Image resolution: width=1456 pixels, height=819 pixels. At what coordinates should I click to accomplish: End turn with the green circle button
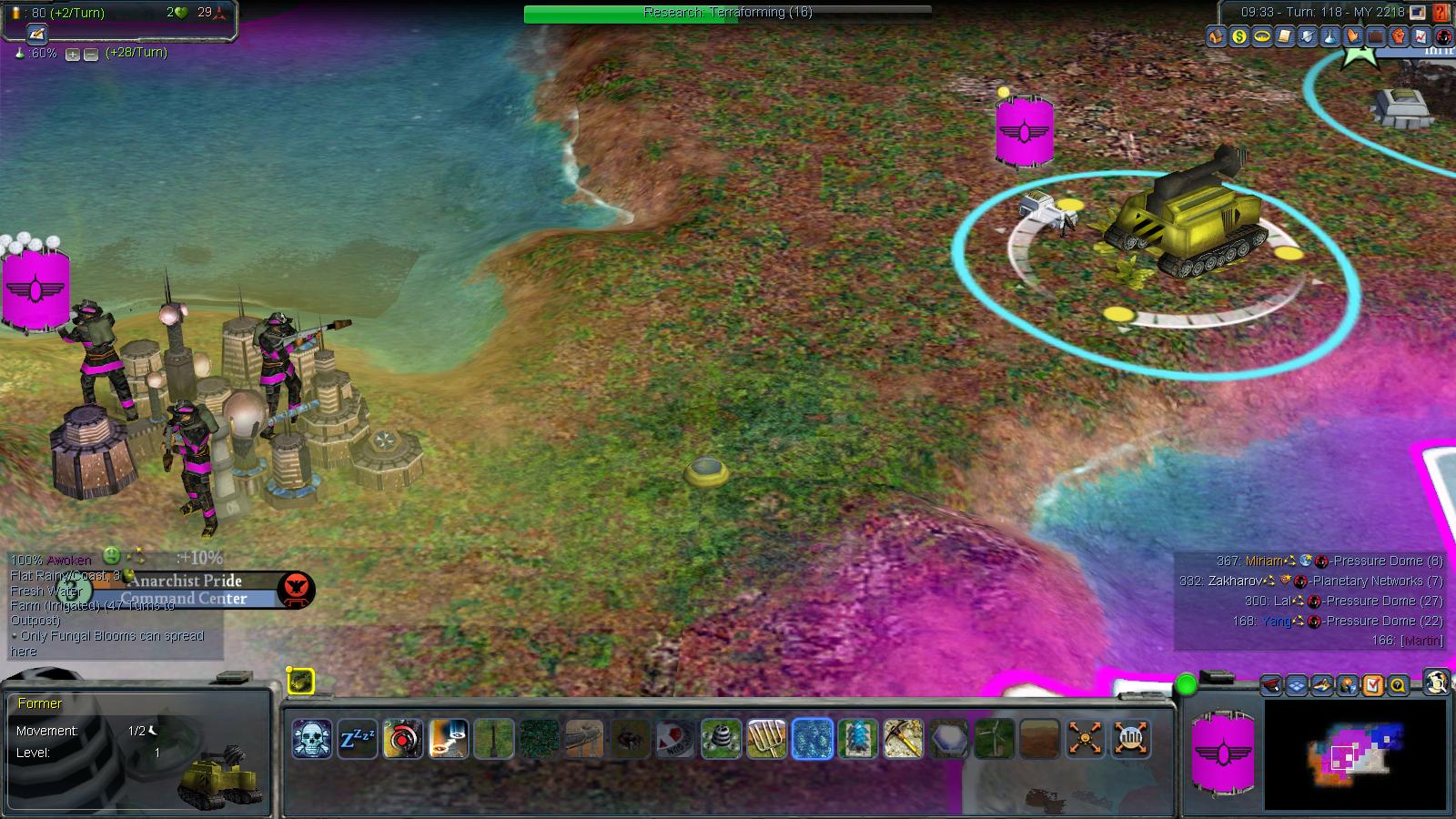1186,684
